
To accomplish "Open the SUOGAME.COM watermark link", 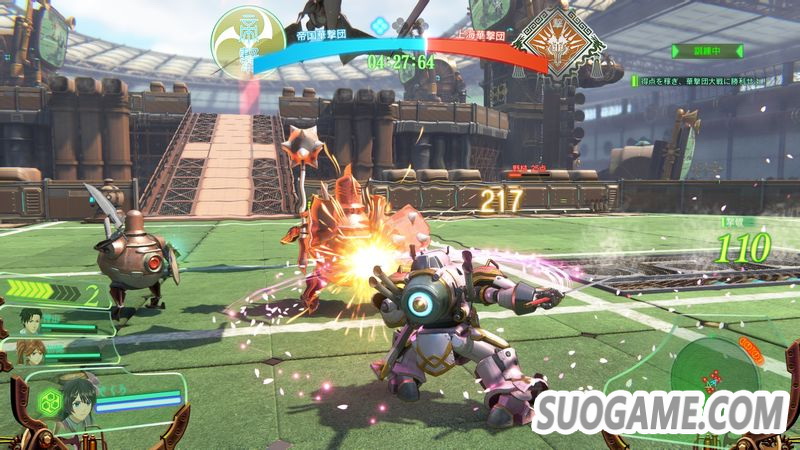I will [661, 411].
